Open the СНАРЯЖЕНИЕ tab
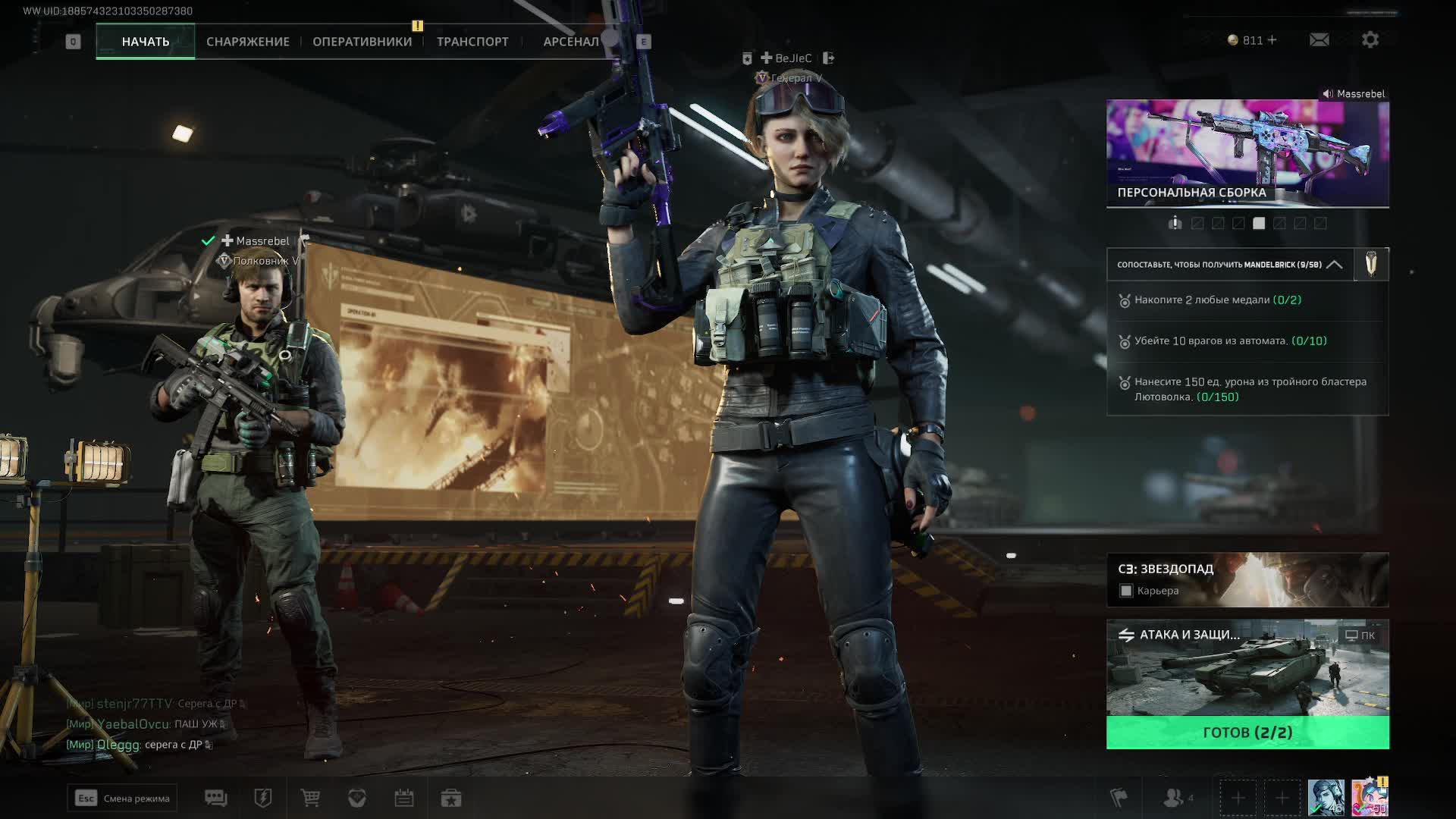Image resolution: width=1456 pixels, height=819 pixels. tap(248, 42)
